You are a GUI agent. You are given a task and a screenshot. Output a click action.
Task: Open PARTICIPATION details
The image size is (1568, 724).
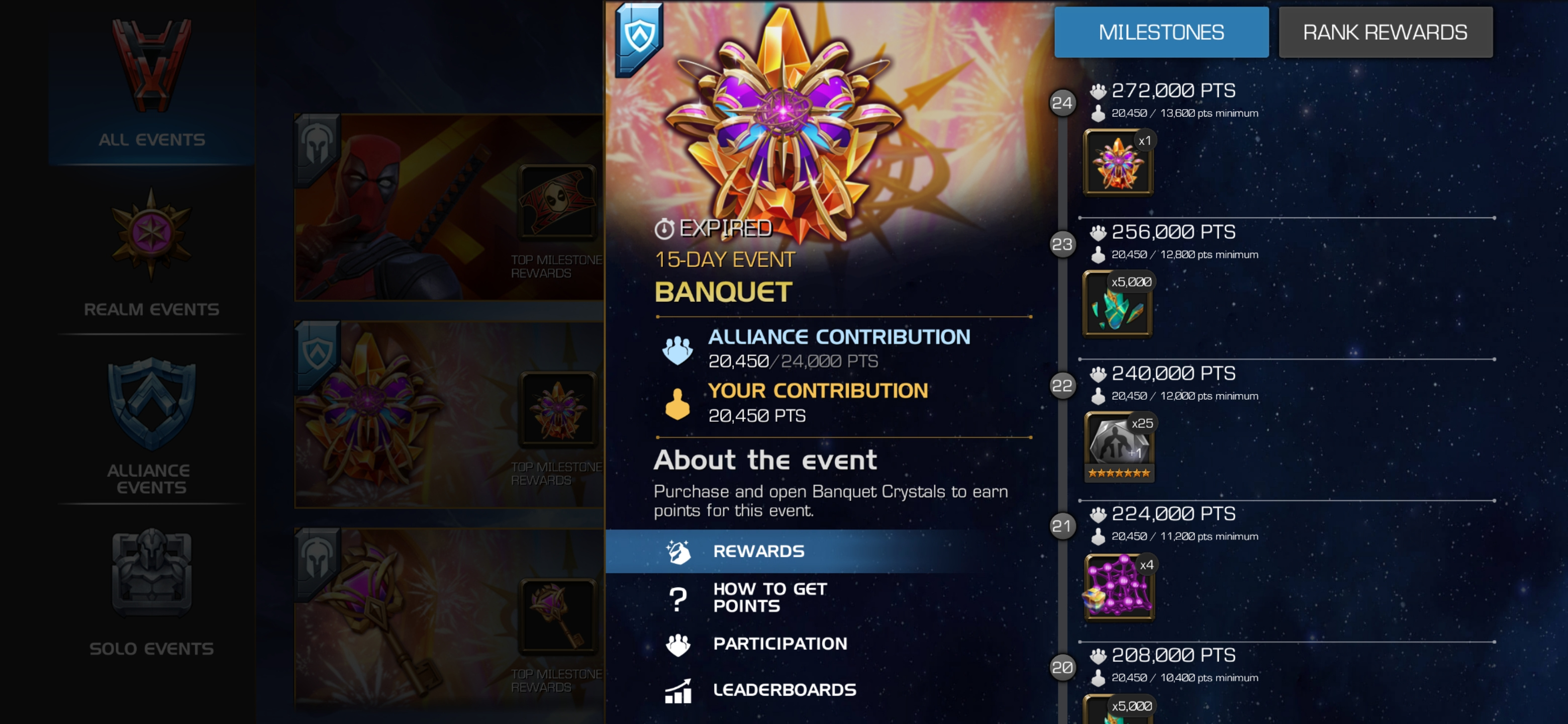781,643
